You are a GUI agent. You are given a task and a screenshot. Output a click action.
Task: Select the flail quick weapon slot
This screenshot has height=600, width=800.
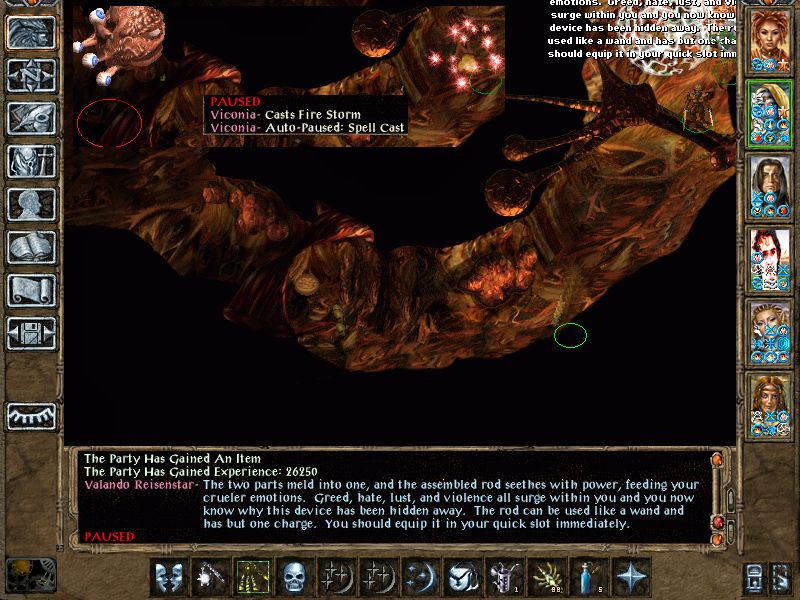click(211, 577)
